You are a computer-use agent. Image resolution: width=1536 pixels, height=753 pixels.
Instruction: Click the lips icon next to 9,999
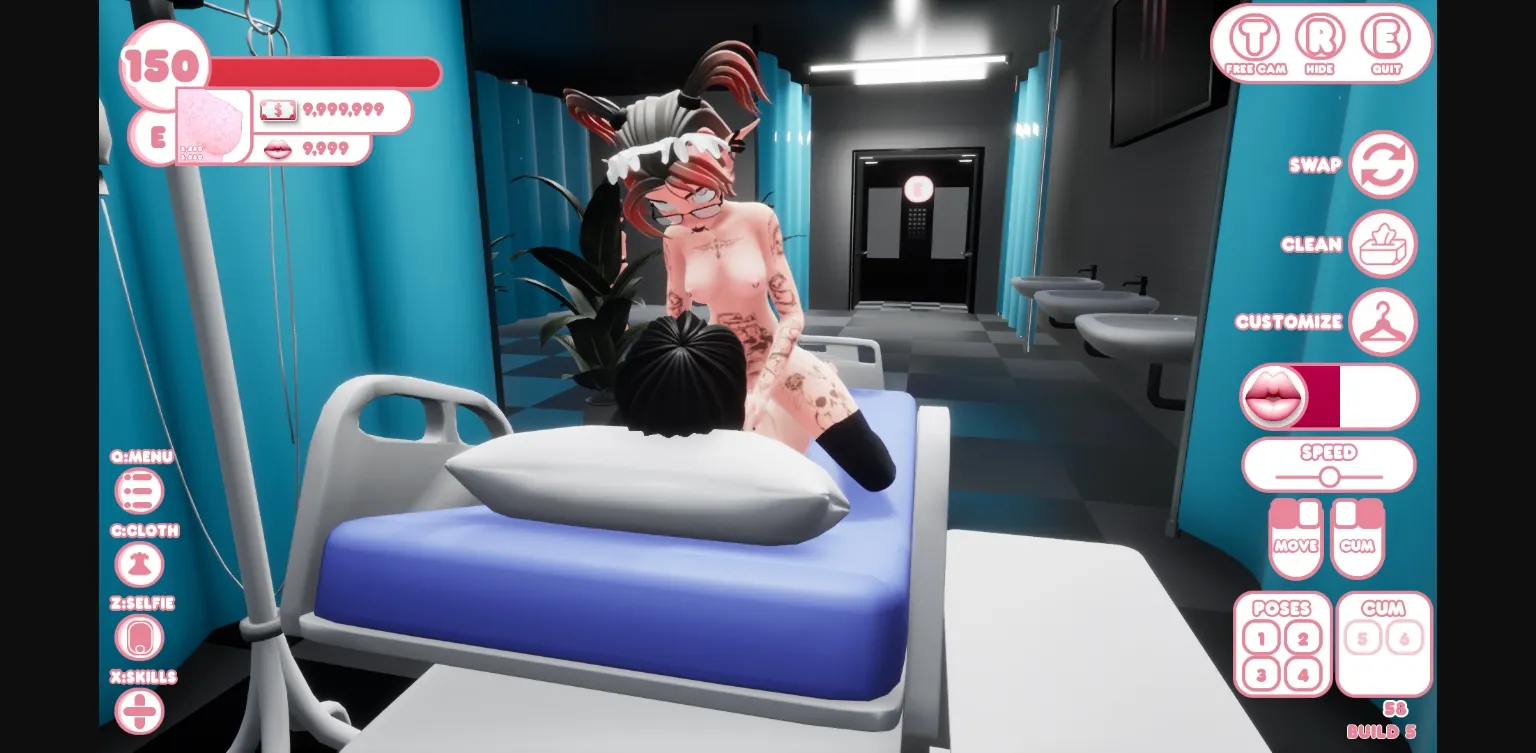click(278, 148)
